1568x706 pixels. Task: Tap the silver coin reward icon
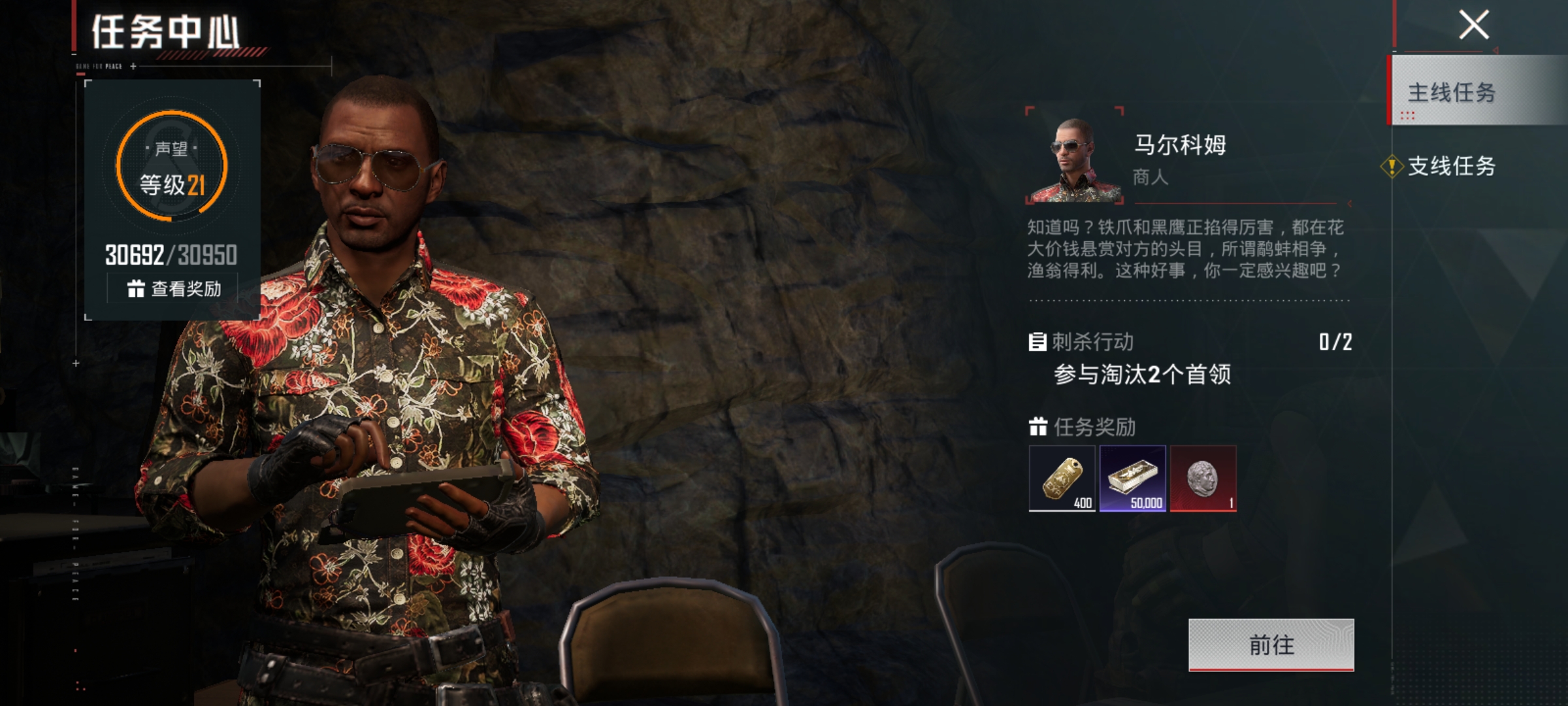point(1203,479)
